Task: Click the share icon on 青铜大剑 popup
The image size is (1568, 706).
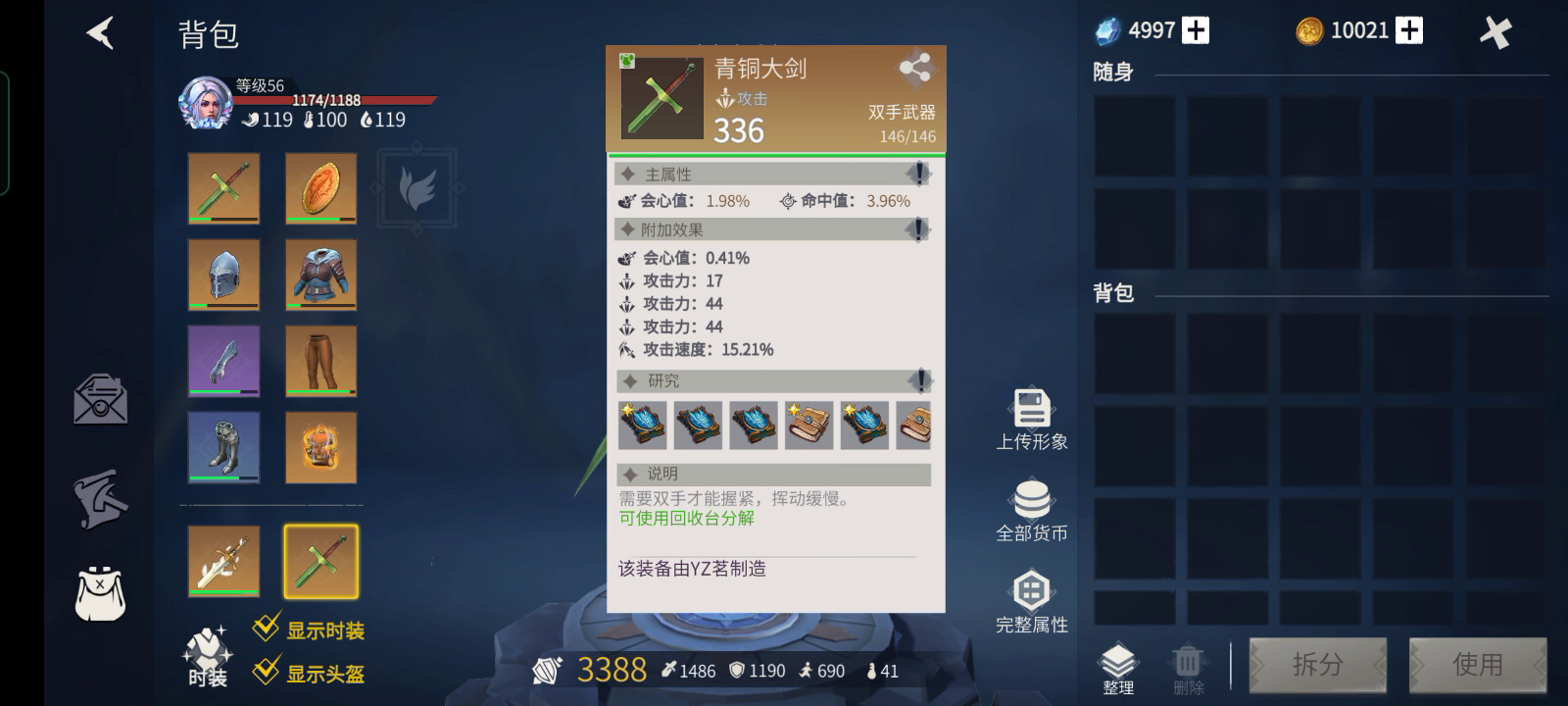Action: click(917, 71)
